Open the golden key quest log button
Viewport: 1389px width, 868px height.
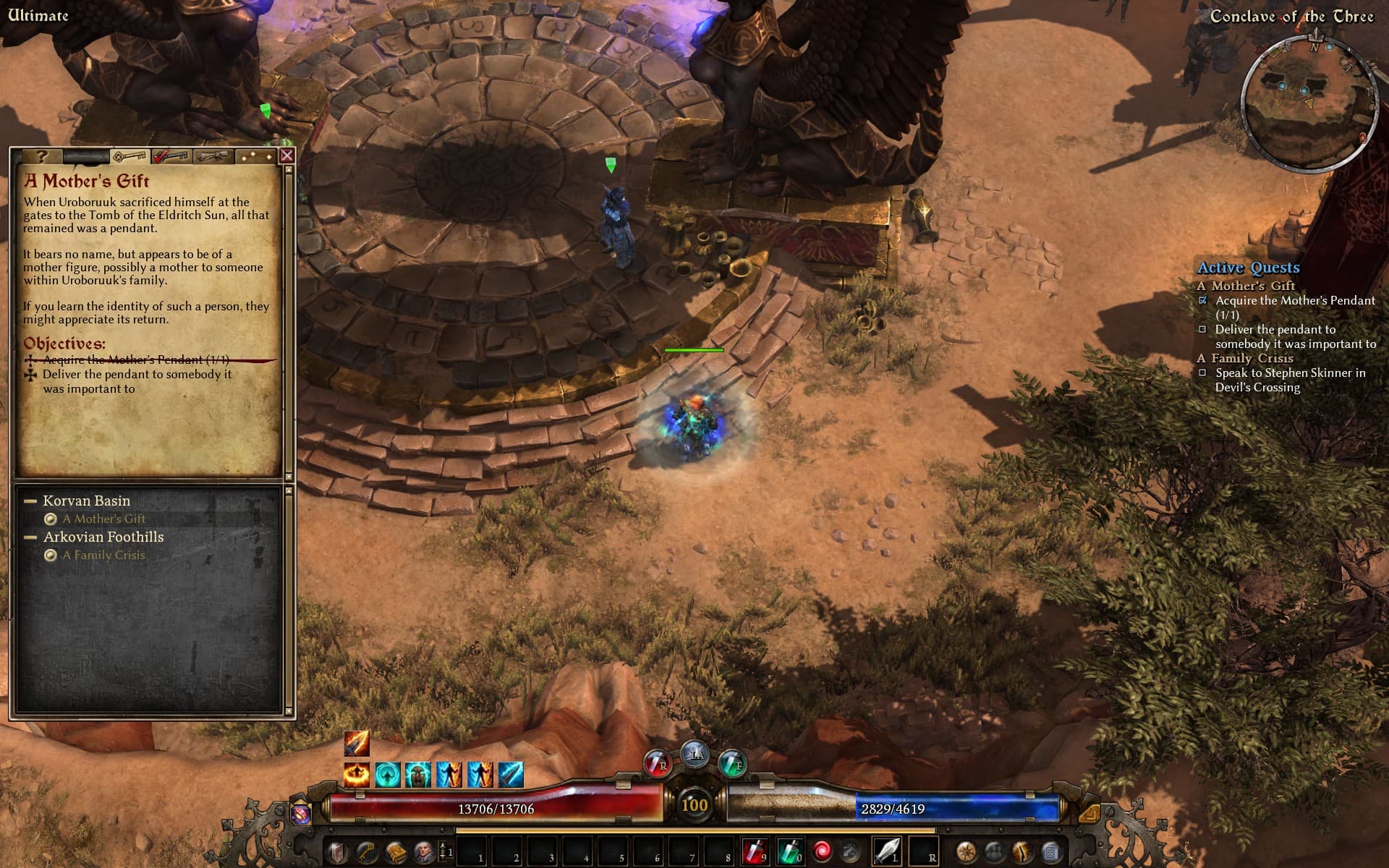point(367,851)
